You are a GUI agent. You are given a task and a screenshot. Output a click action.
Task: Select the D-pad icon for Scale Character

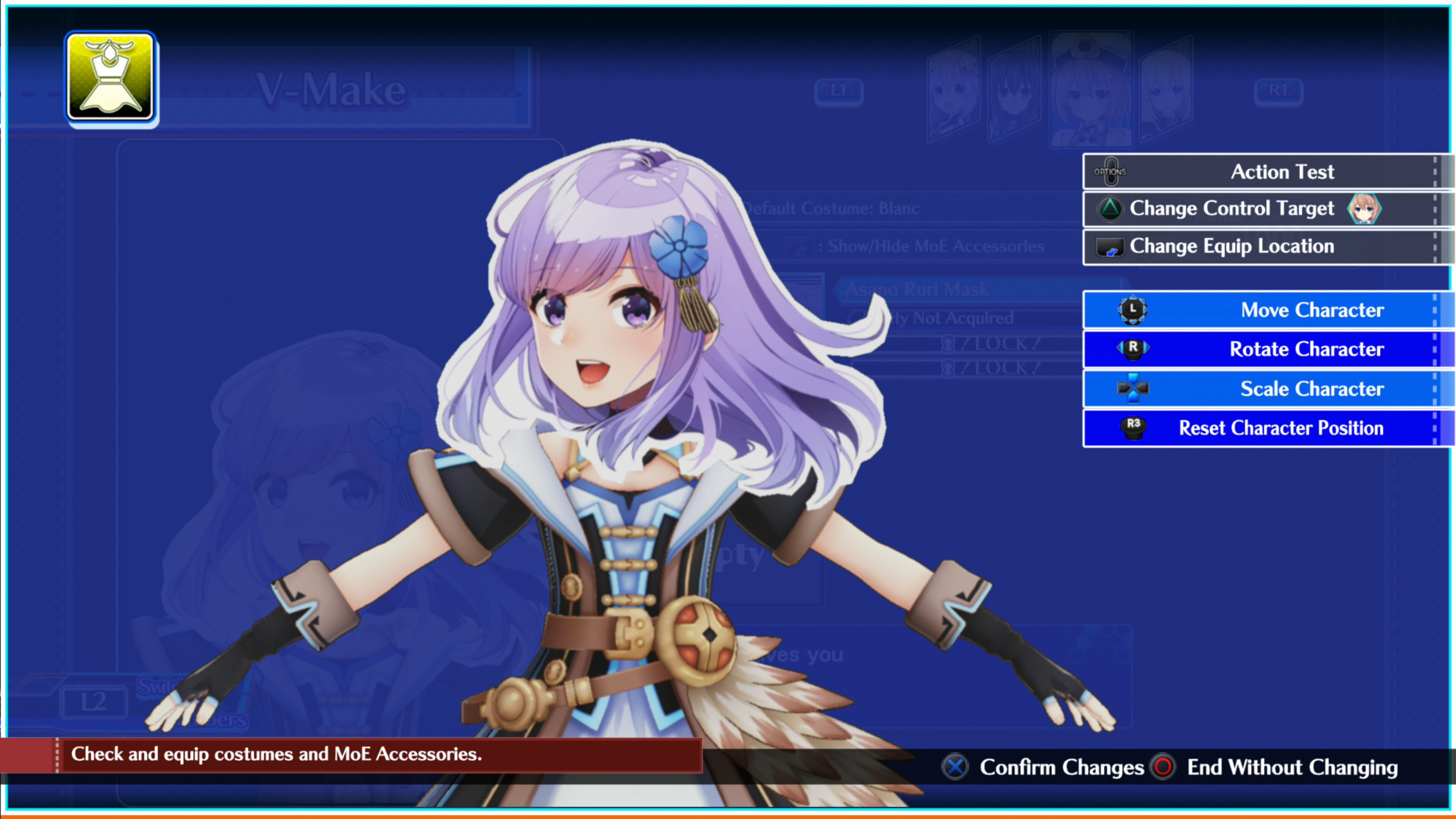1133,388
